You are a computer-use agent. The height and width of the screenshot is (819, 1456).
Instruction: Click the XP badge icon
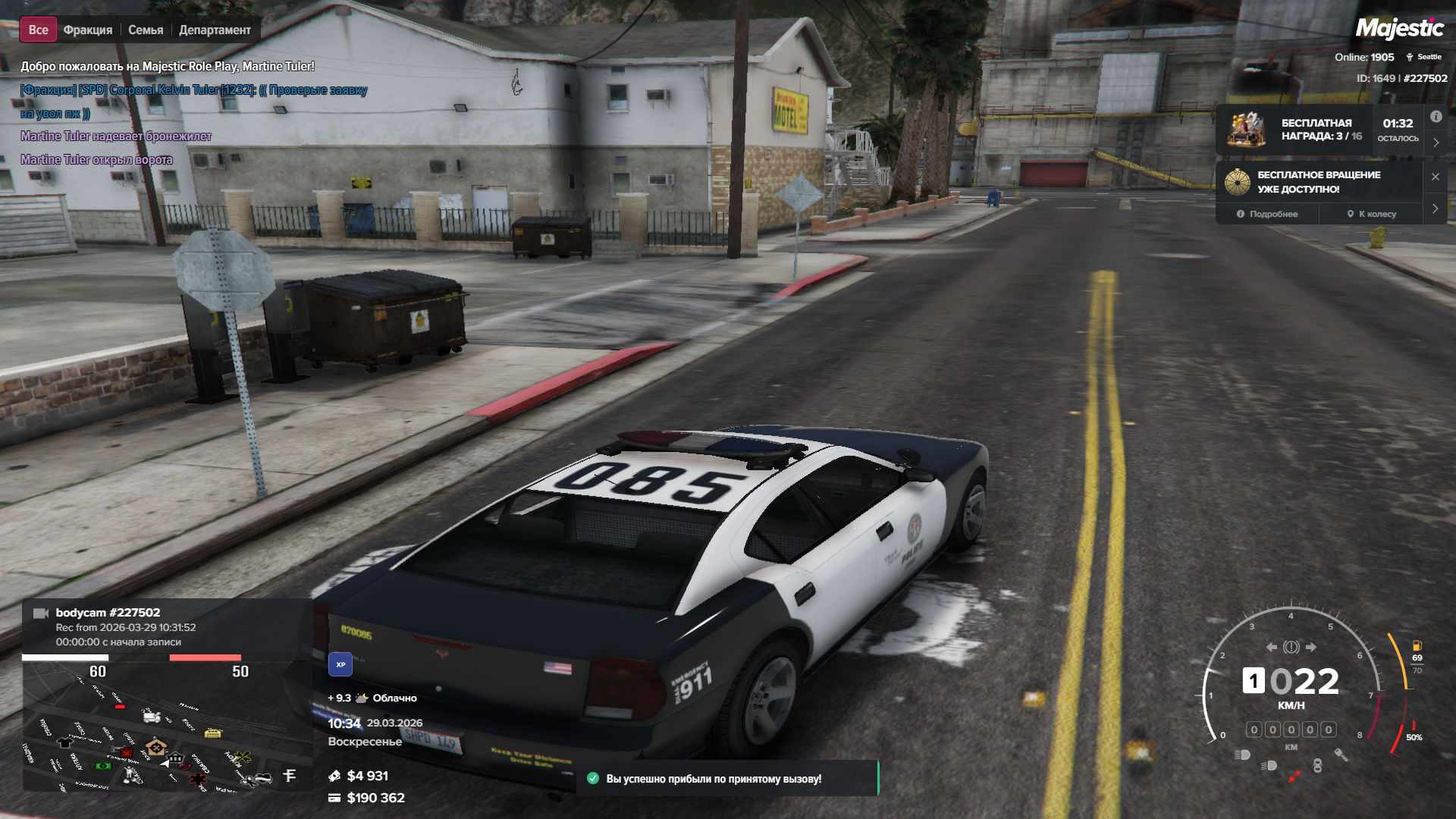(340, 664)
